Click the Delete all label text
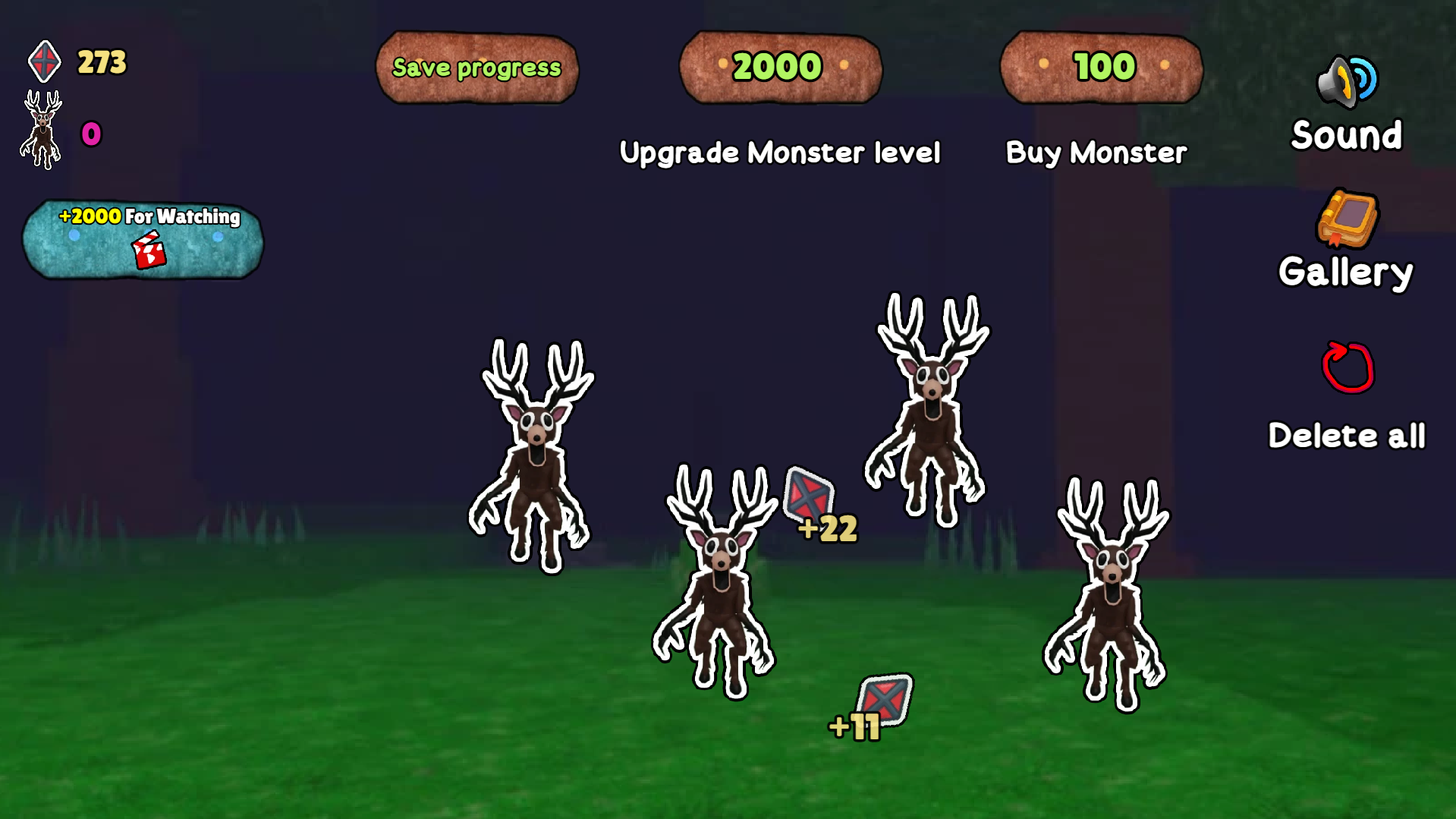Viewport: 1456px width, 819px height. pos(1348,435)
